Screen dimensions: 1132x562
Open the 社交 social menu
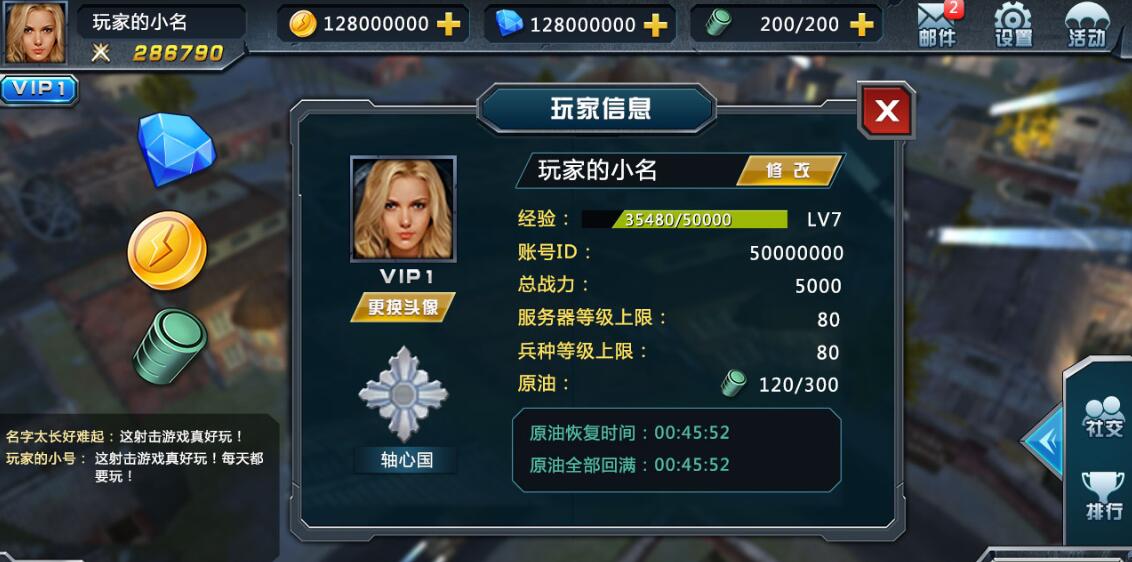[1104, 417]
